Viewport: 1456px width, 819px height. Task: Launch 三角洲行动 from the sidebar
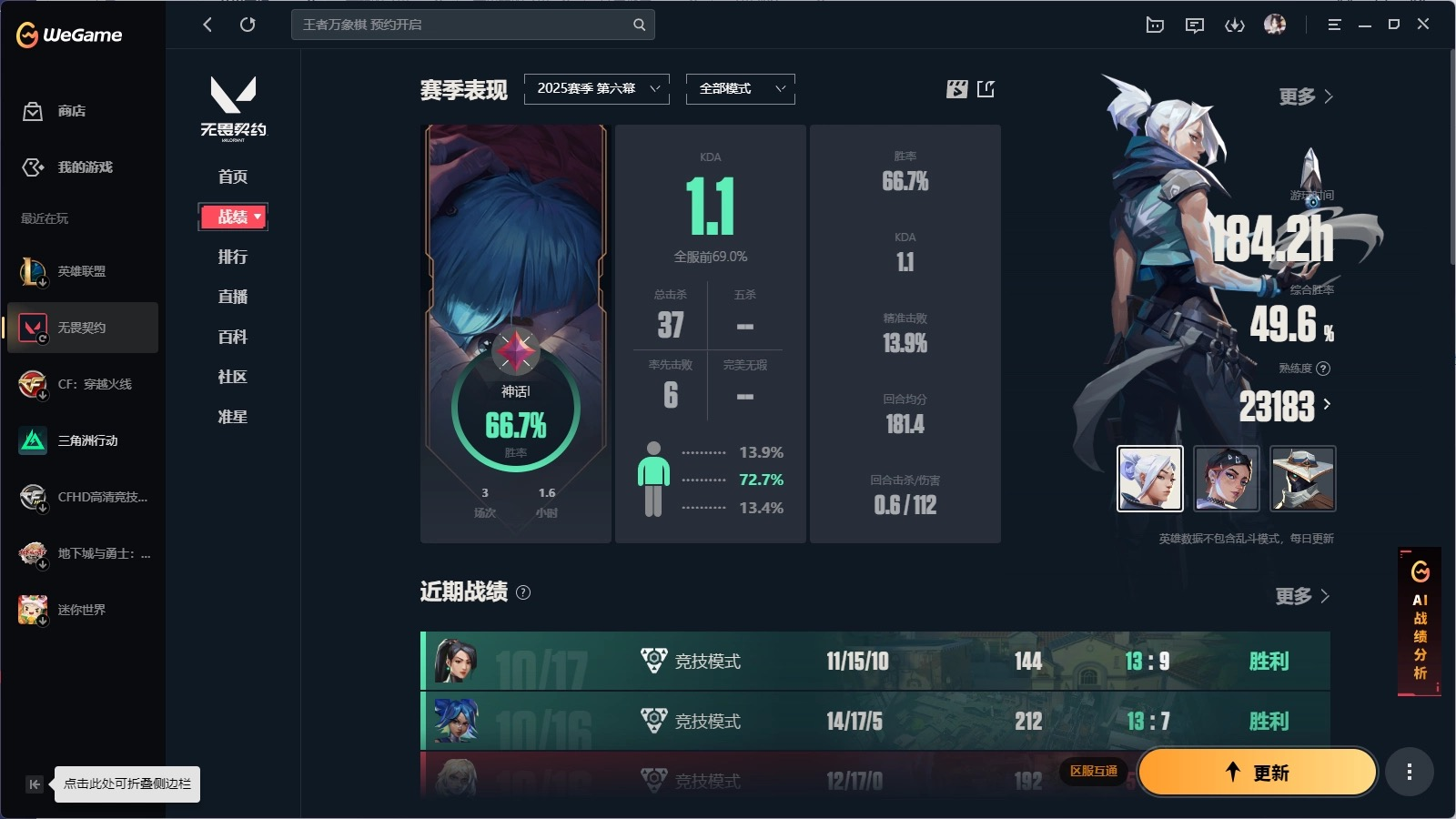pyautogui.click(x=82, y=440)
